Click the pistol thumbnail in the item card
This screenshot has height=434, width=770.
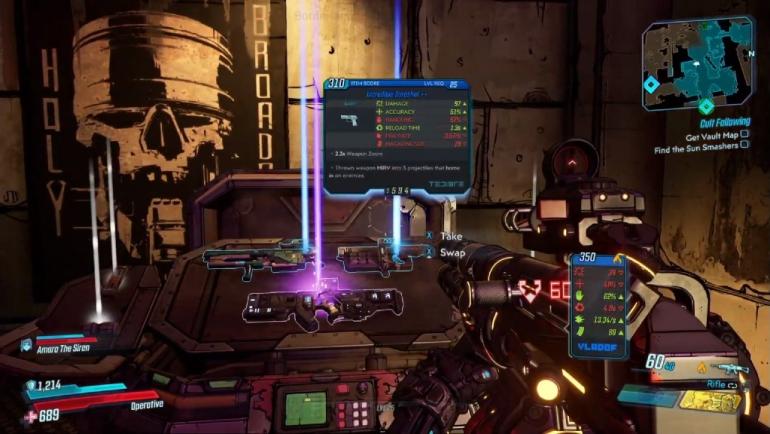coord(353,122)
